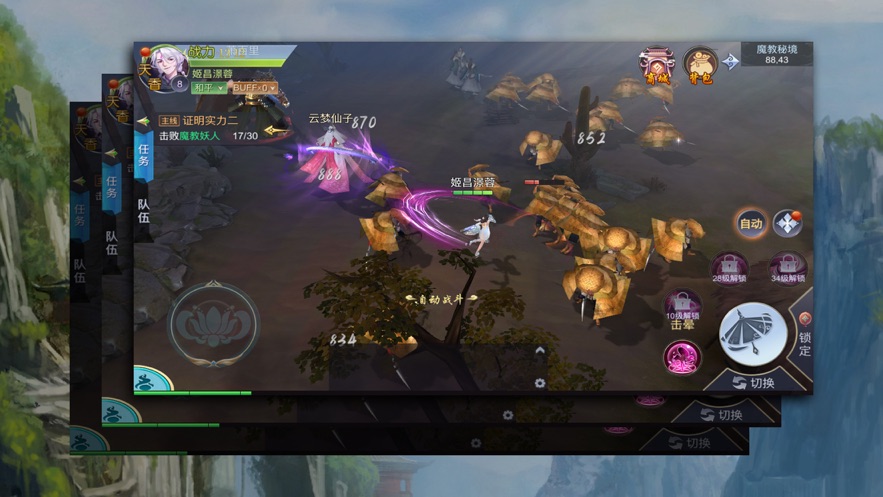Screen dimensions: 883x497
Task: Click the 切换 switch button
Action: click(x=755, y=383)
